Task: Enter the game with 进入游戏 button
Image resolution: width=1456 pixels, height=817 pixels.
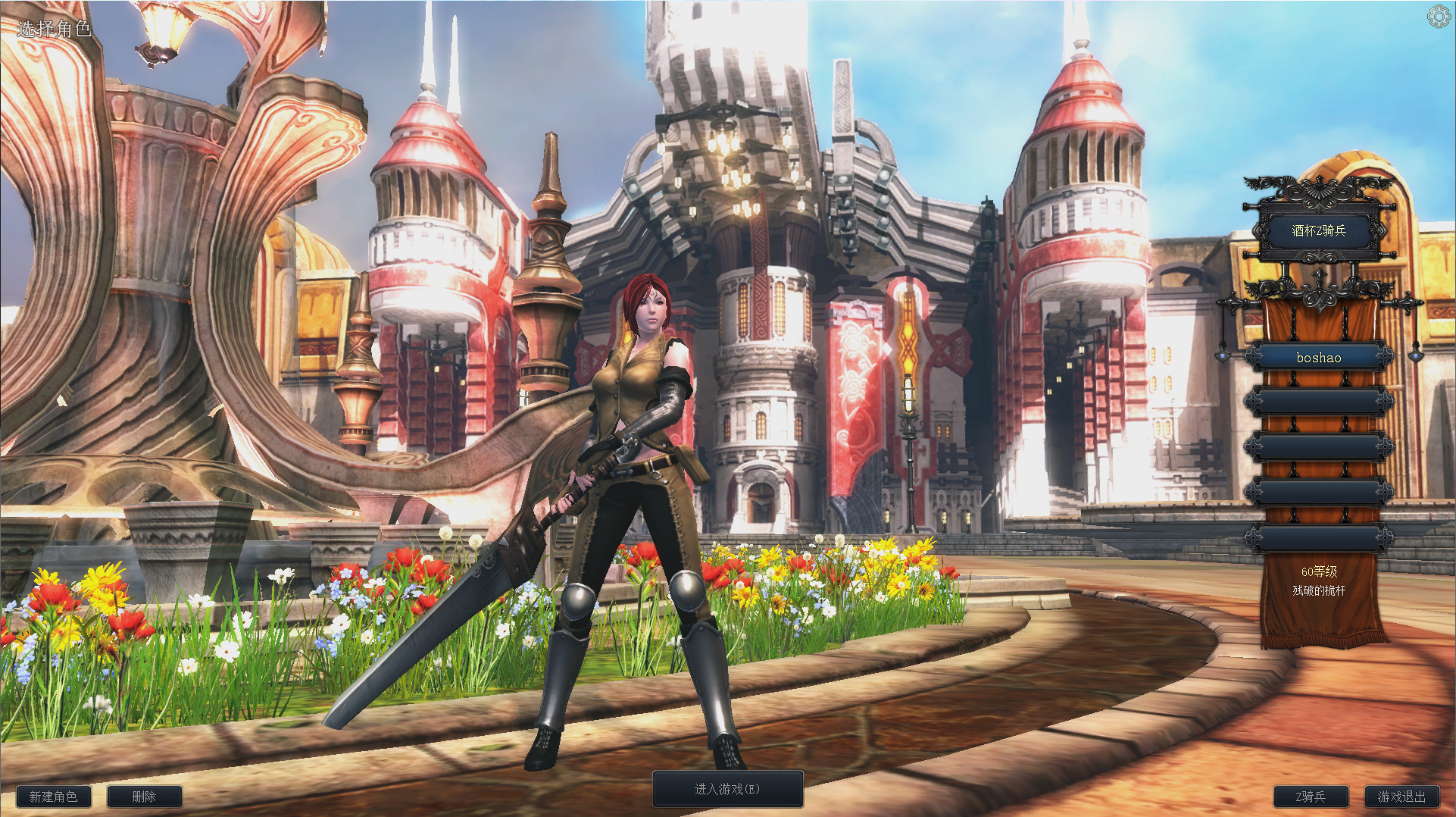Action: tap(727, 789)
